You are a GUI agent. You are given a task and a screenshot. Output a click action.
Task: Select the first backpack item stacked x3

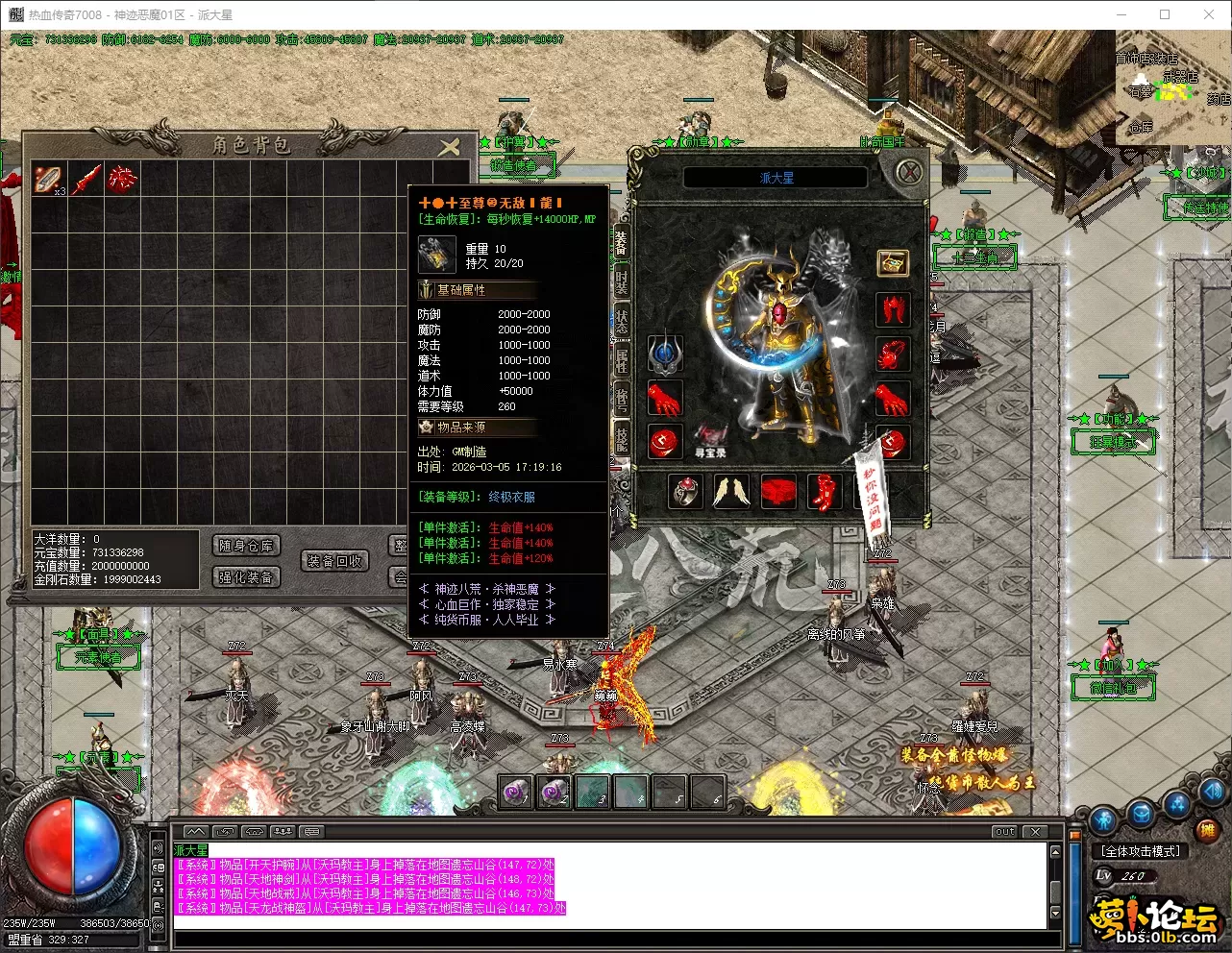pyautogui.click(x=49, y=179)
